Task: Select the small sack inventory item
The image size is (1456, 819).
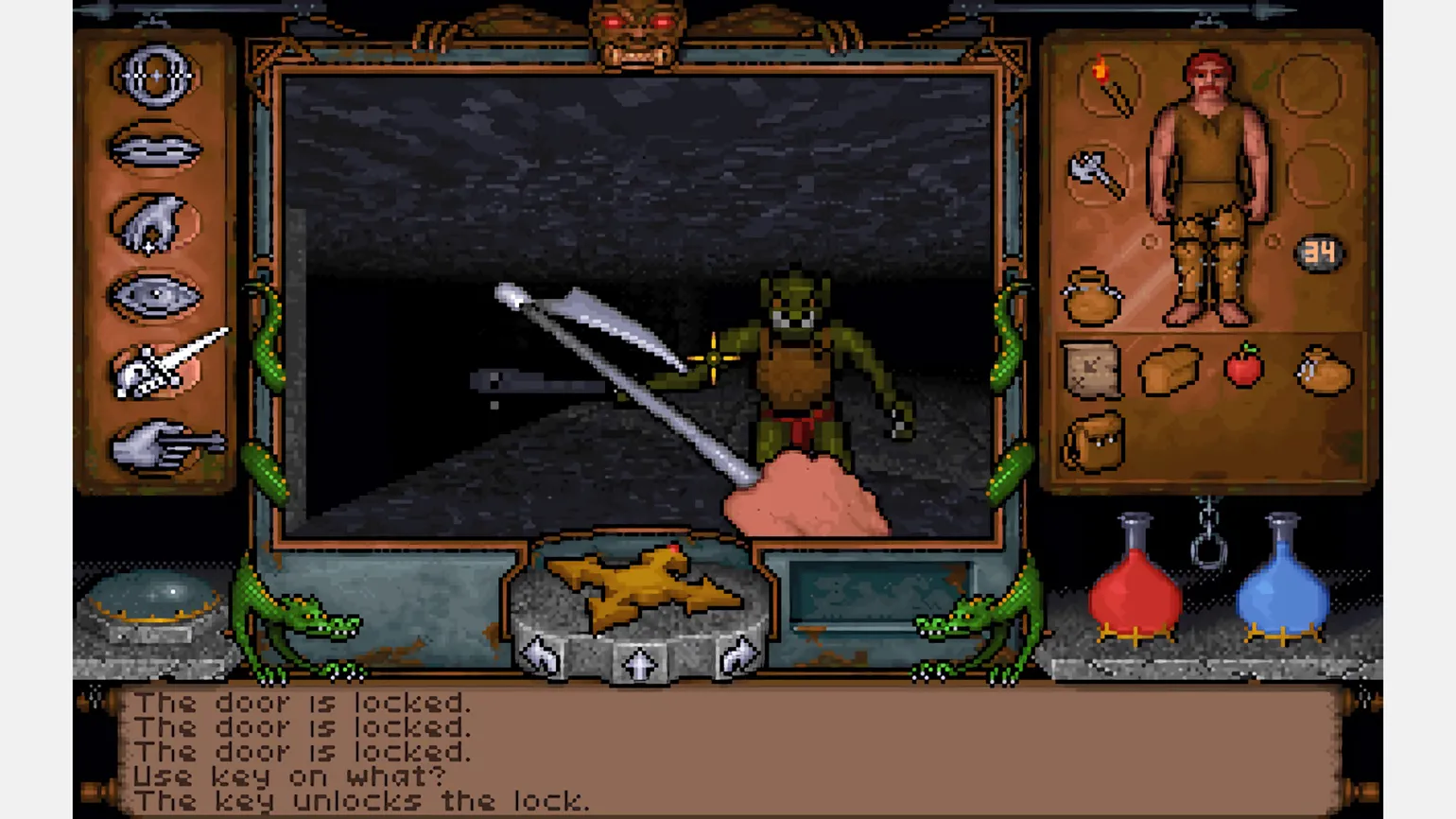Action: coord(1324,371)
